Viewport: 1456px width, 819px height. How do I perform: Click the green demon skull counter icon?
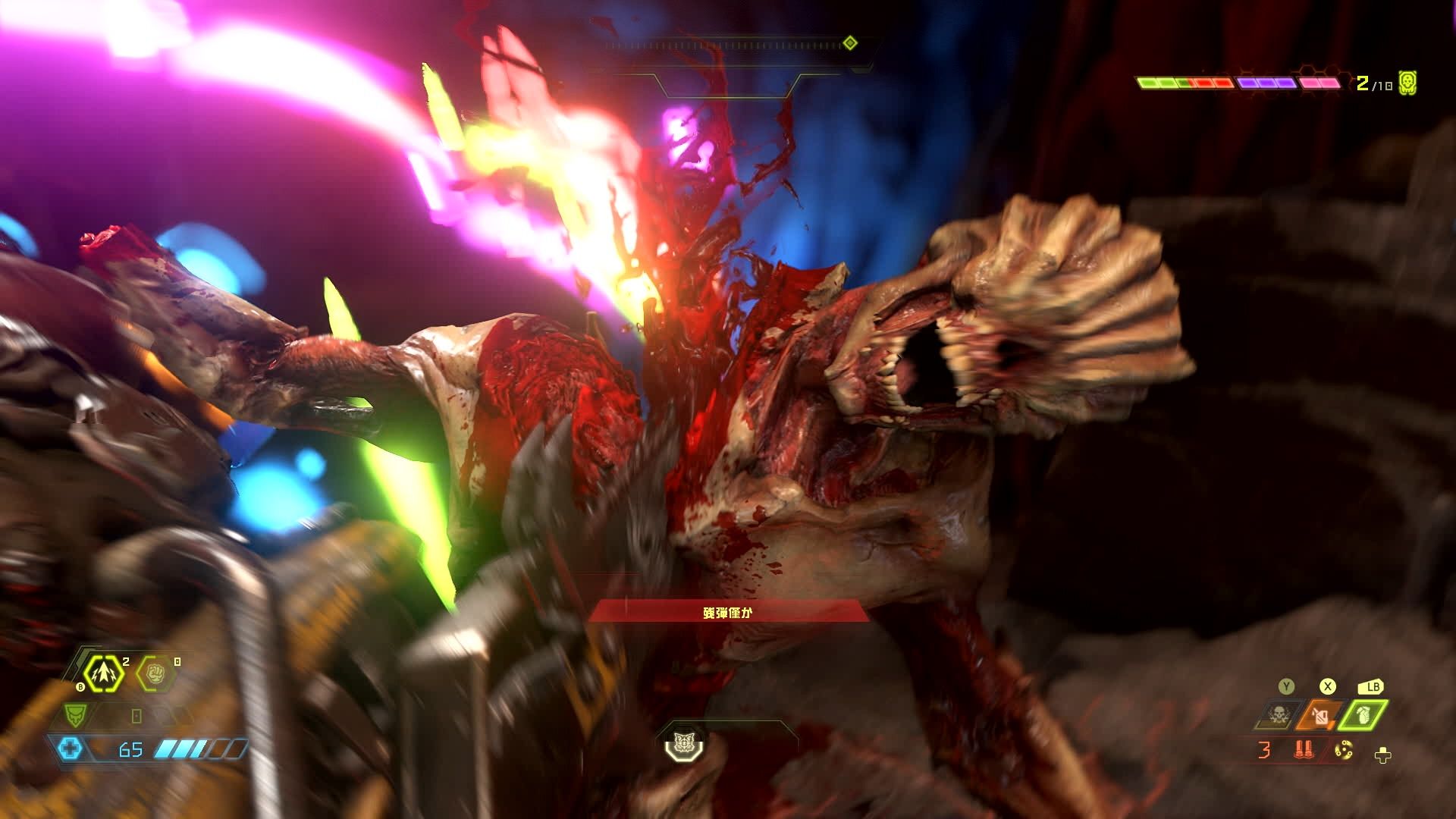pos(1407,83)
